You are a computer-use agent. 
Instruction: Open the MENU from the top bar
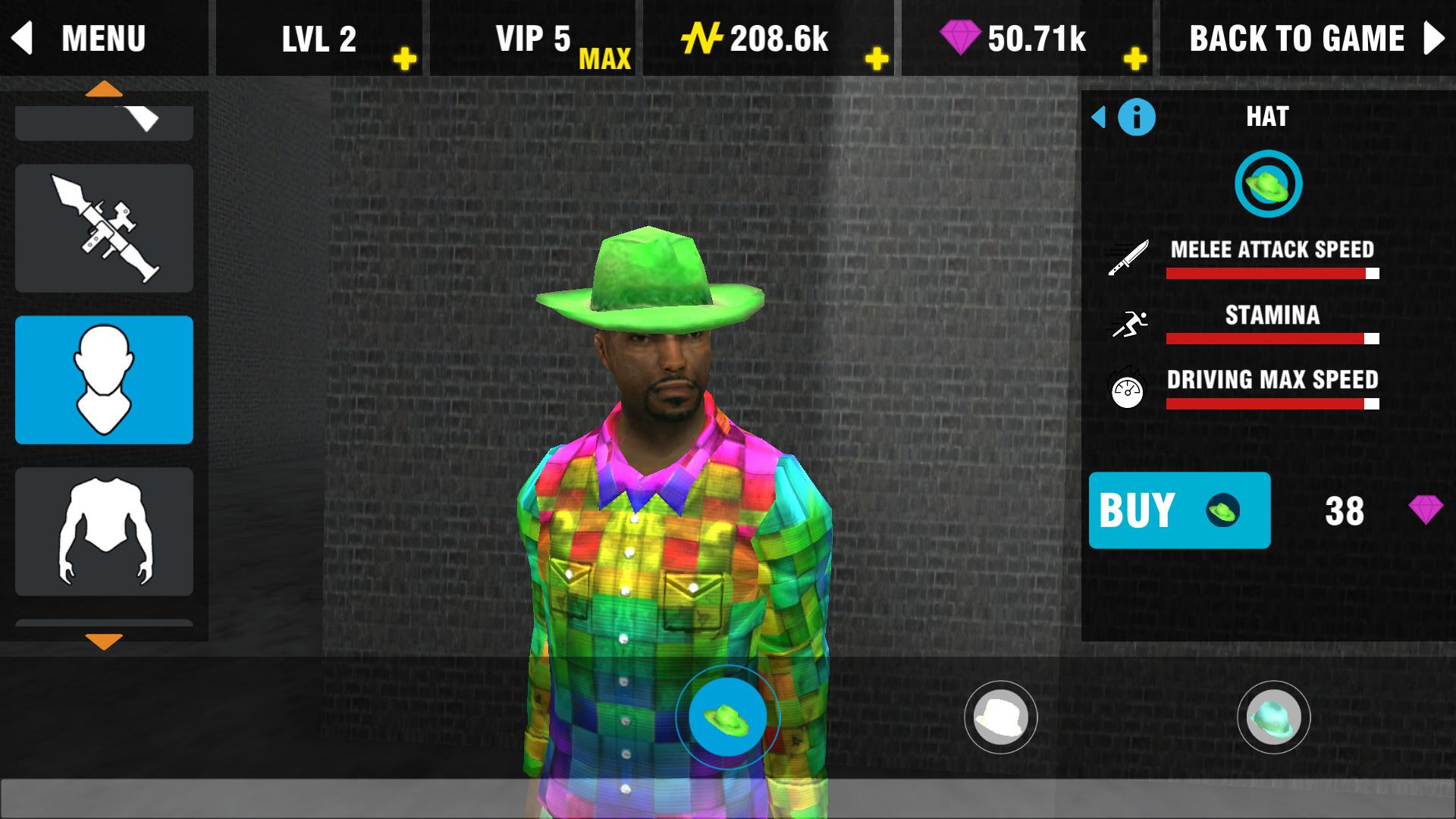pyautogui.click(x=102, y=37)
